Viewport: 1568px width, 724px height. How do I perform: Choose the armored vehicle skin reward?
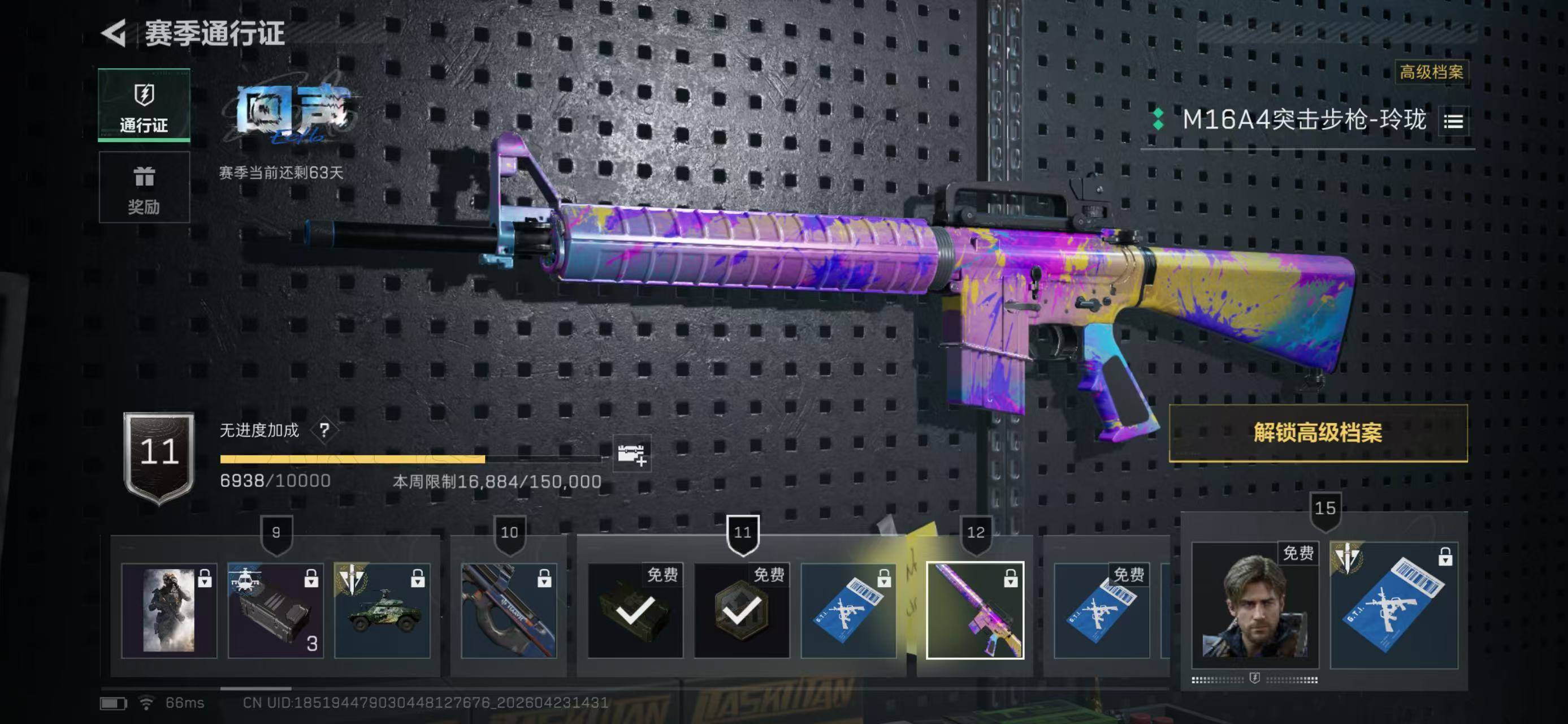(382, 610)
